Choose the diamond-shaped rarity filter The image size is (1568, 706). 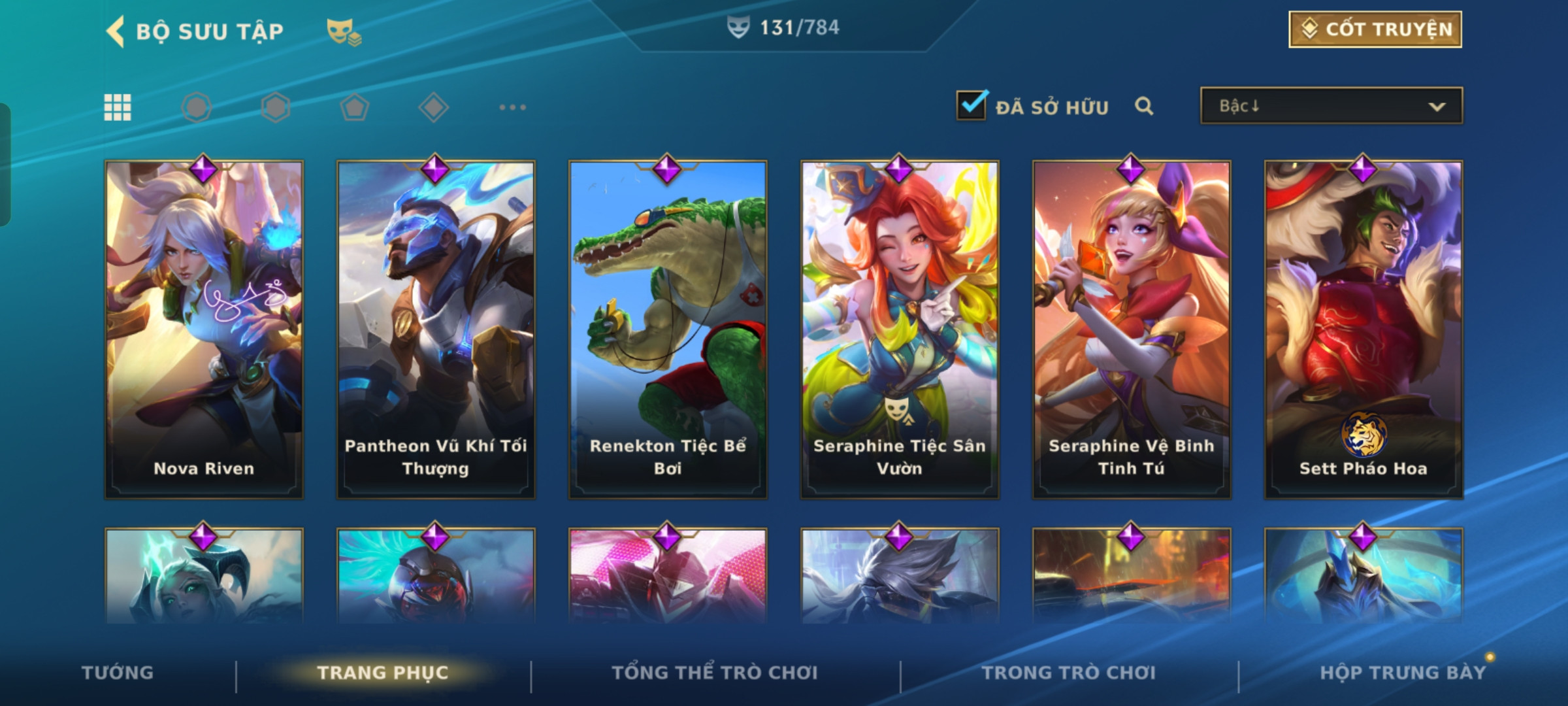(x=433, y=107)
